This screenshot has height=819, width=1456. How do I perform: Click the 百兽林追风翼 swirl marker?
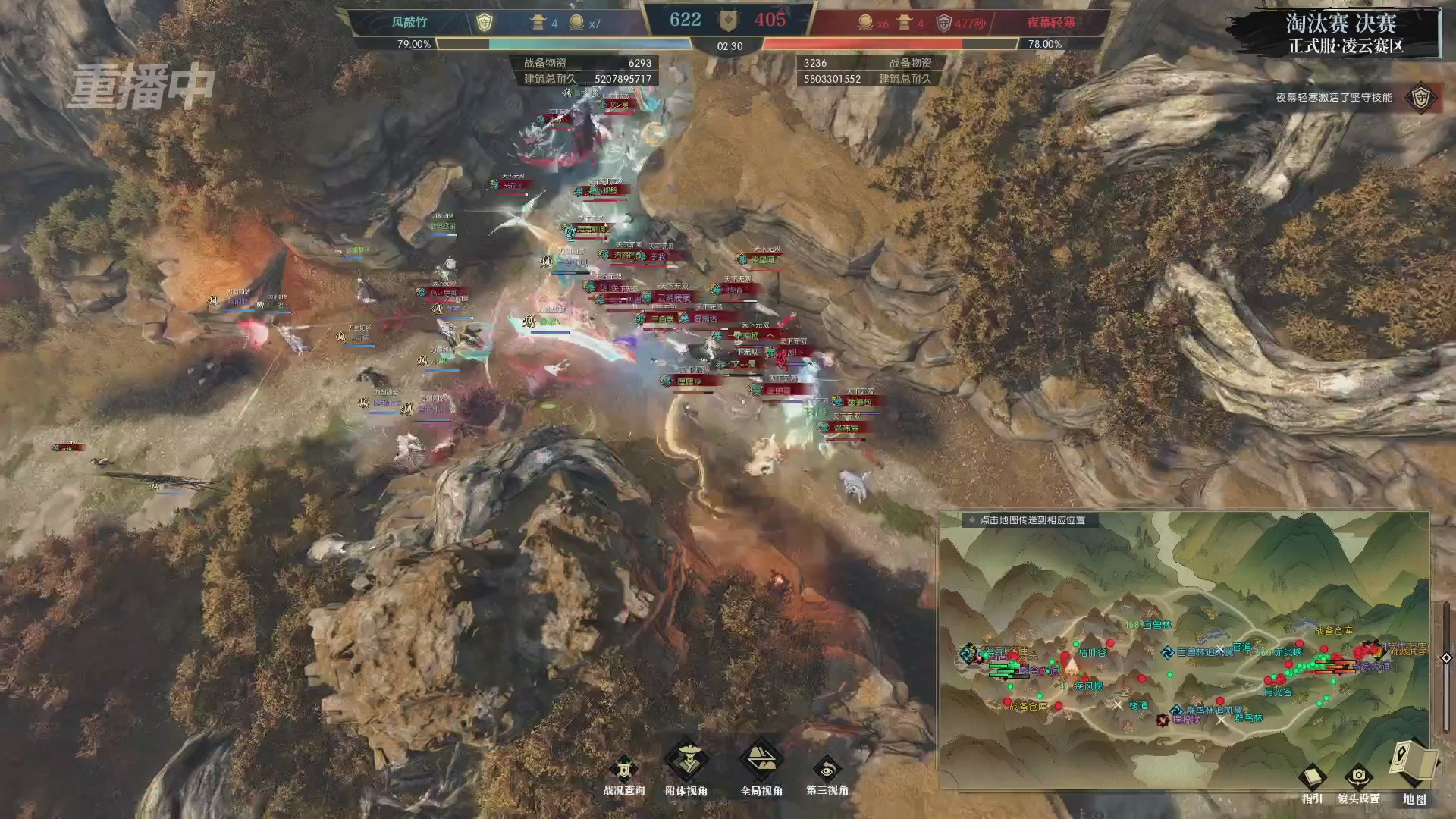(1168, 652)
